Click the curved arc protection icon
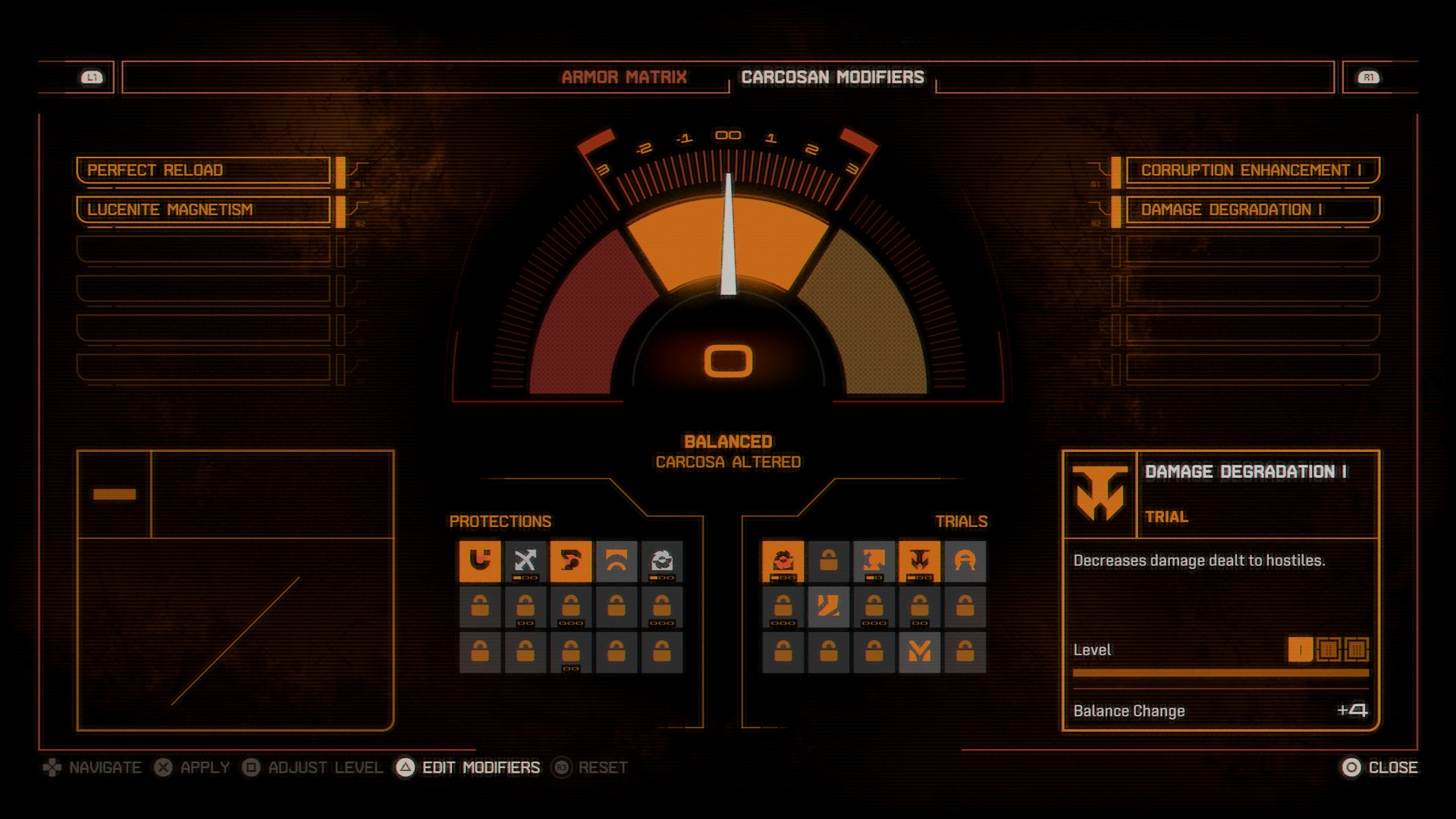Screen dimensions: 1456x819 [616, 561]
